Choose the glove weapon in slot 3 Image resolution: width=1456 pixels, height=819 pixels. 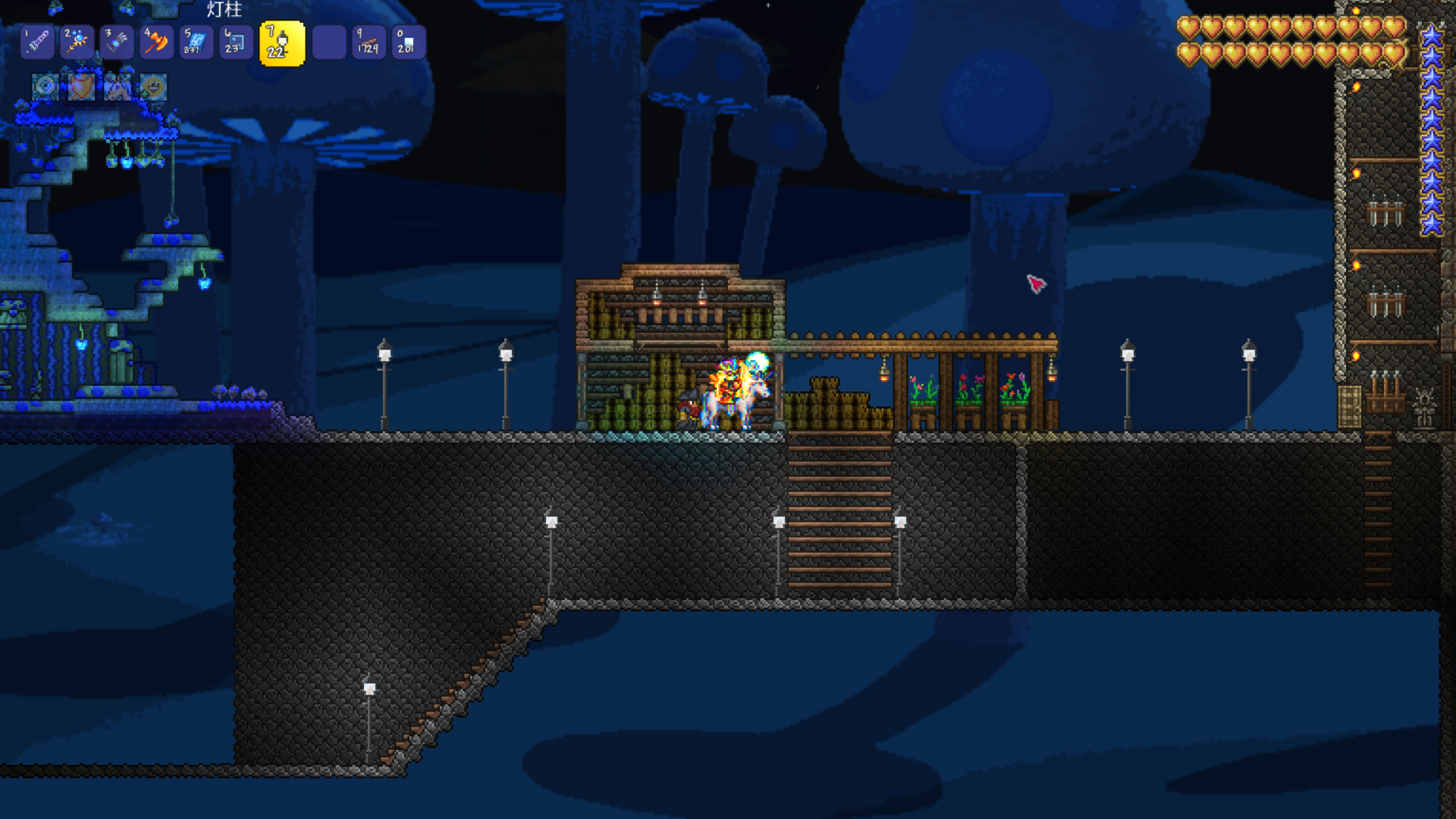(116, 42)
